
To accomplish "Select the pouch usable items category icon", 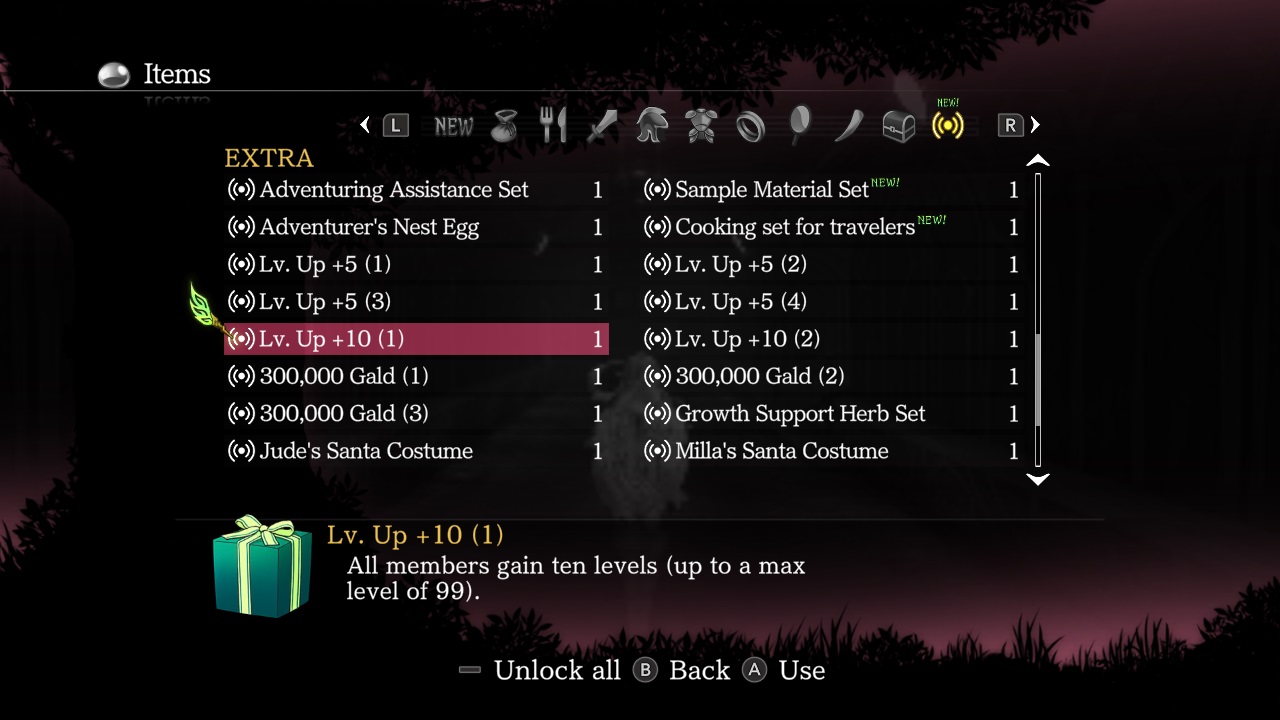I will point(504,125).
